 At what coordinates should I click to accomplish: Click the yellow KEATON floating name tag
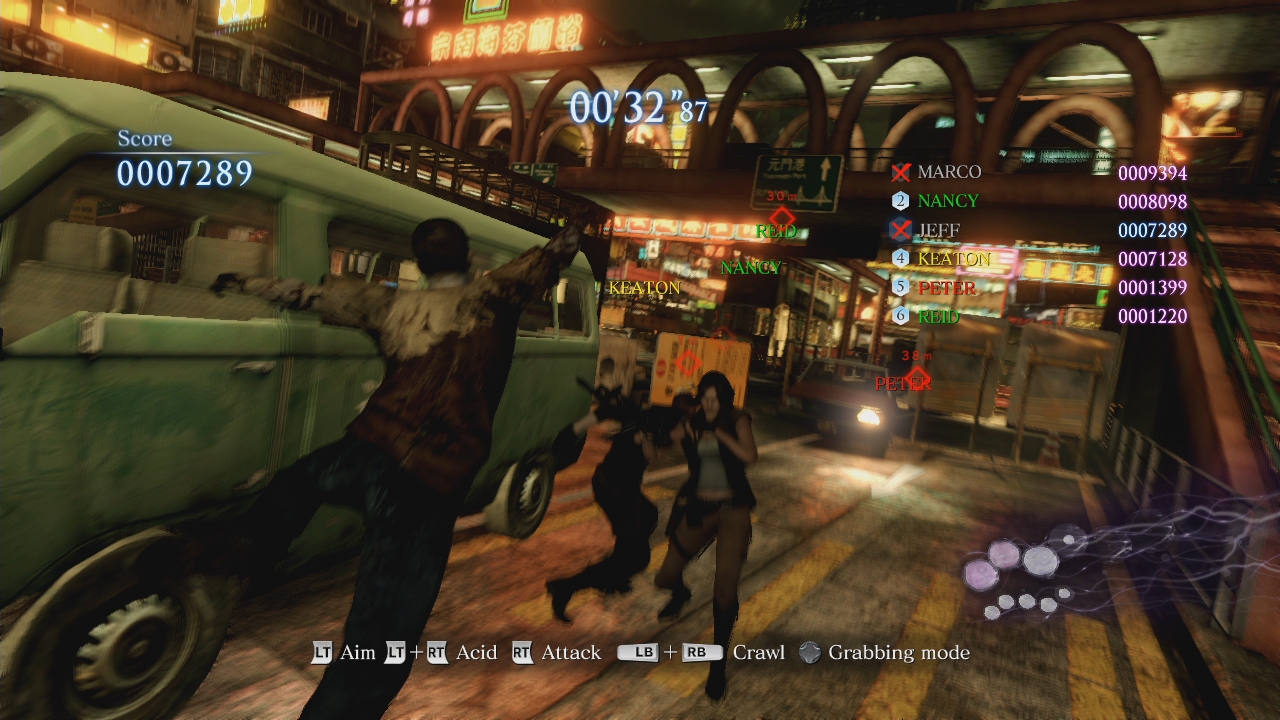644,288
